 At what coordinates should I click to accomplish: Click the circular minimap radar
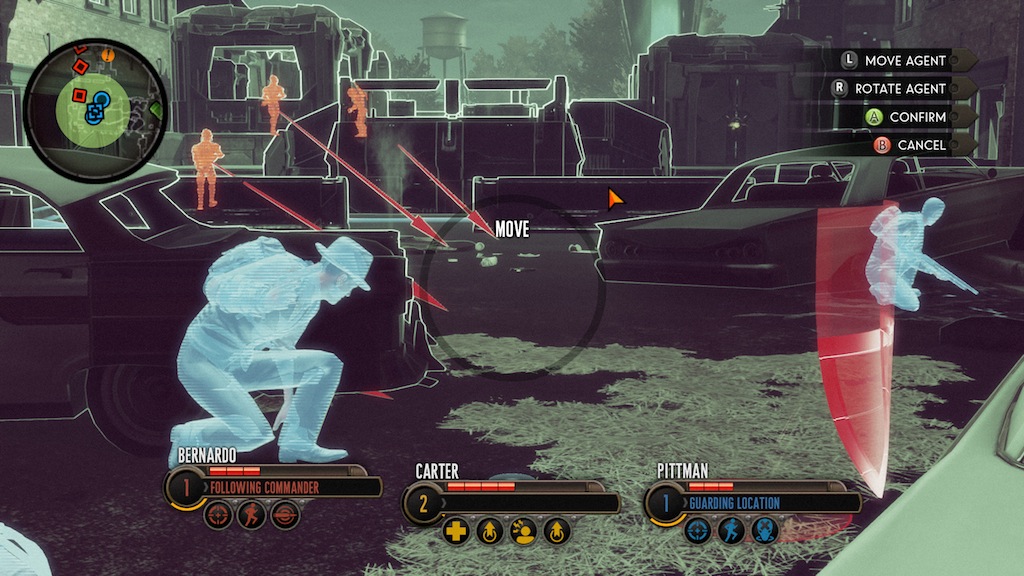coord(96,110)
